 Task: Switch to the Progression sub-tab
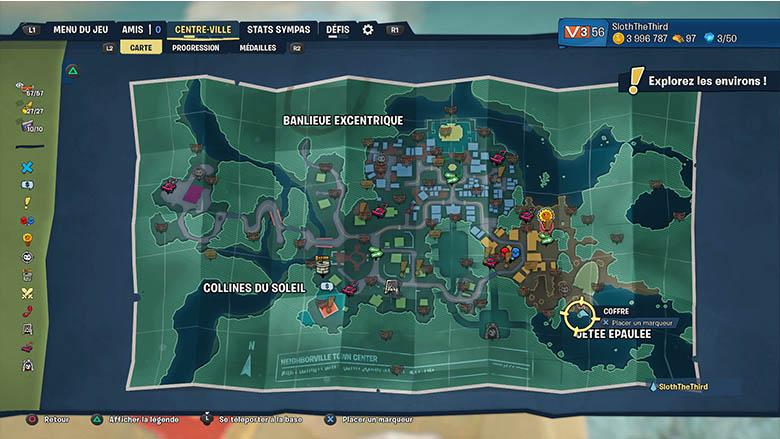[x=195, y=47]
